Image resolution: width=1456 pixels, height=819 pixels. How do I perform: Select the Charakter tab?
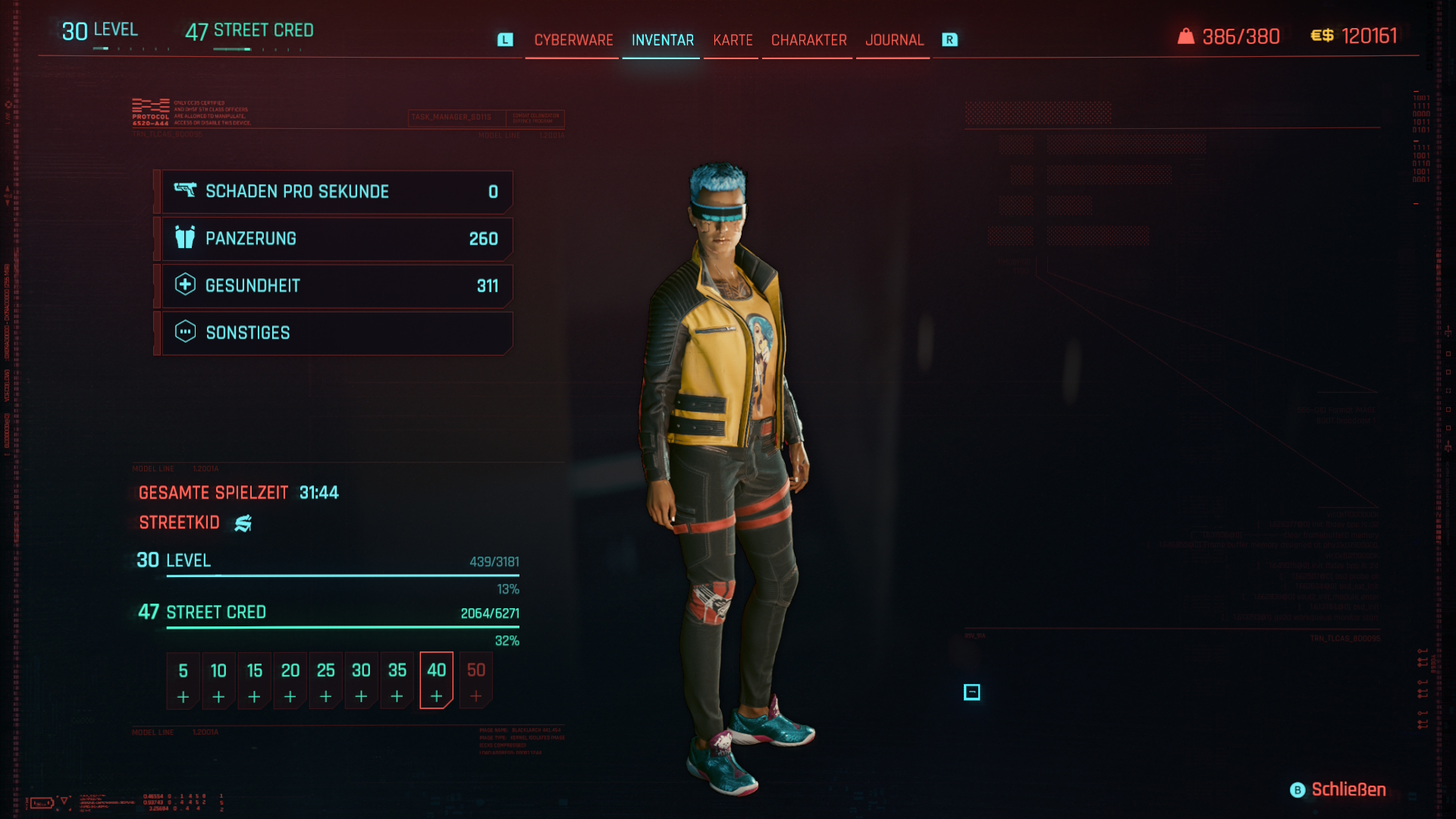point(808,40)
